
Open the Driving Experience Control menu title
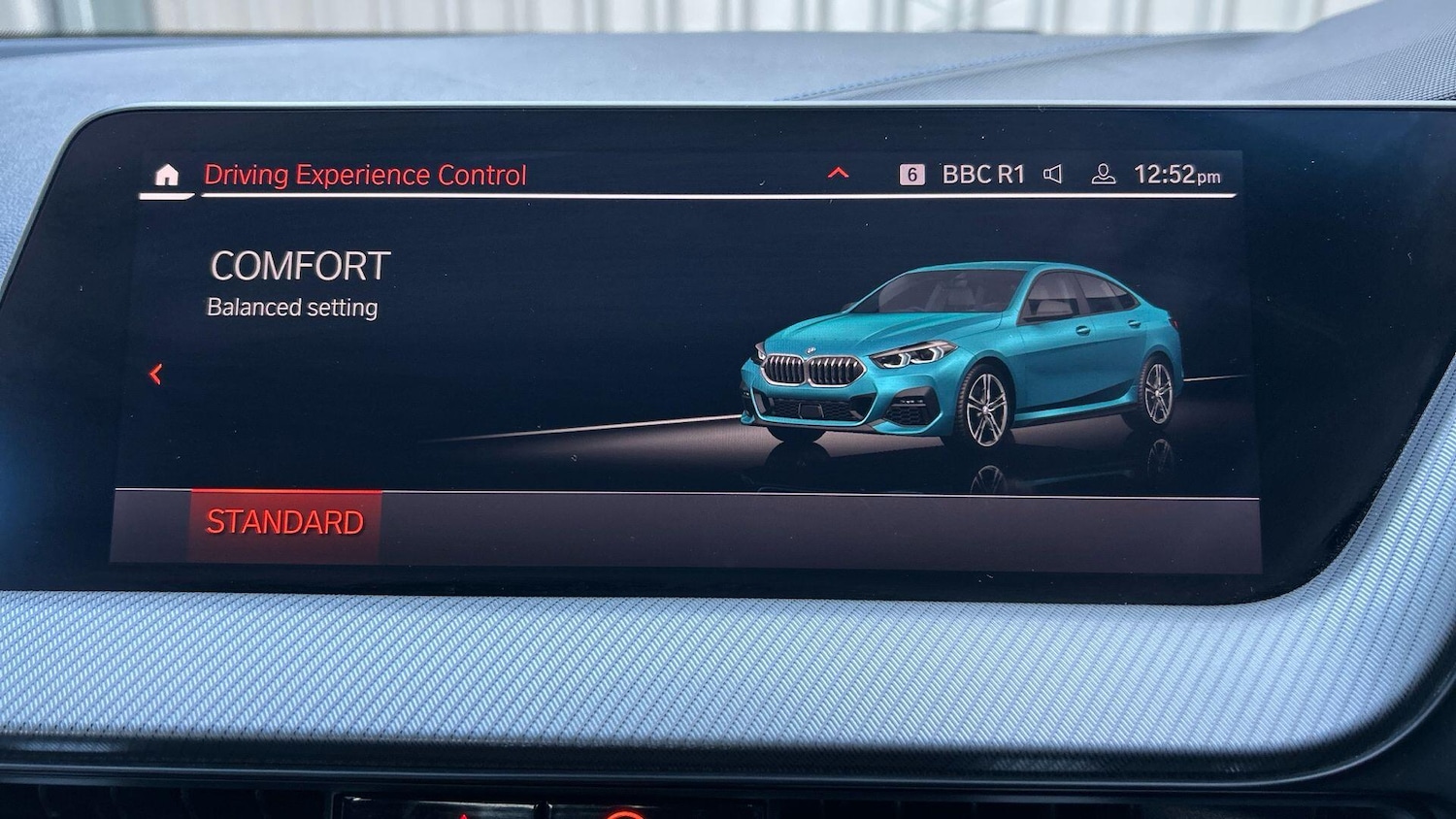366,176
